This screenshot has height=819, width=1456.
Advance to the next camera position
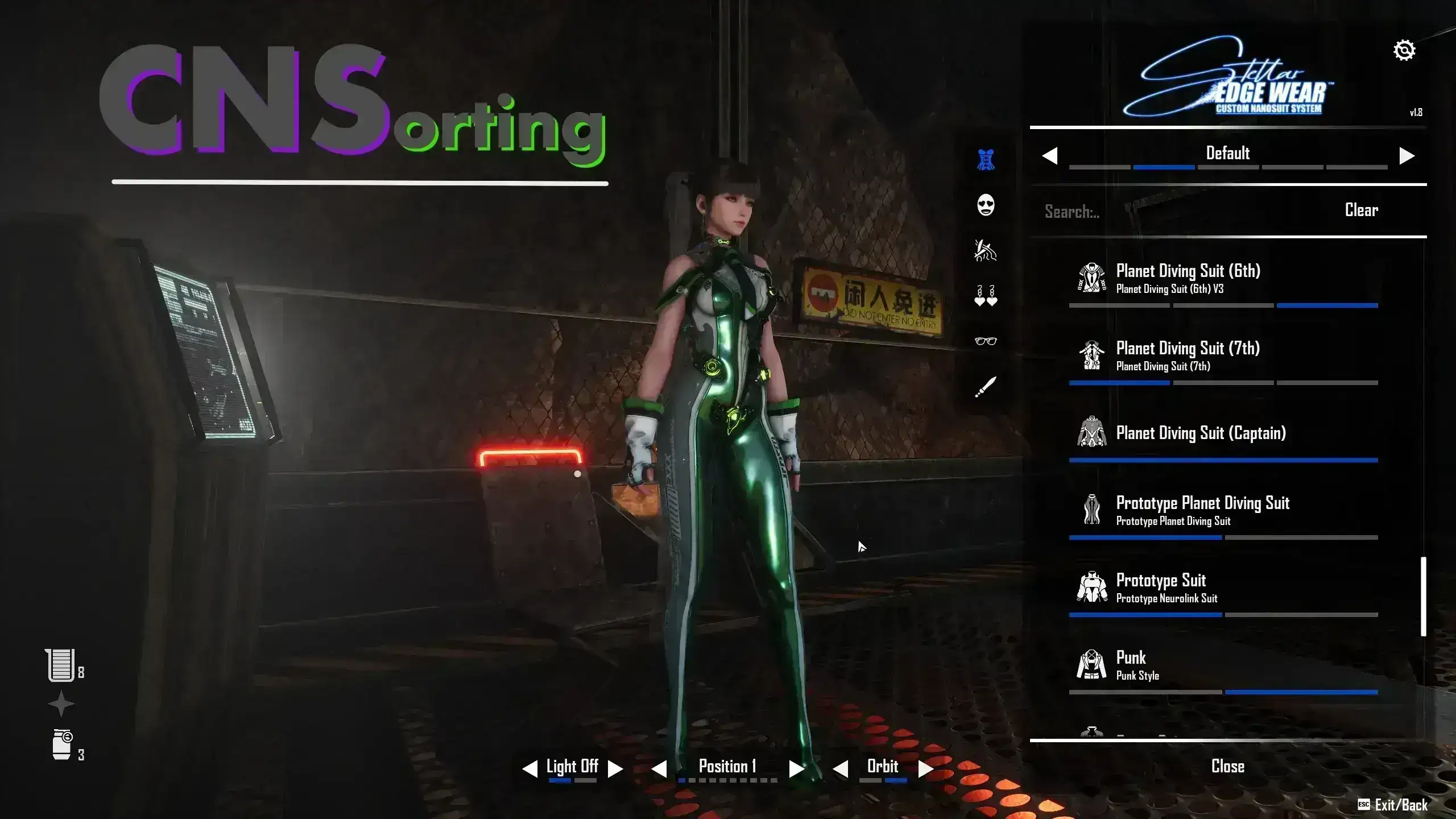pos(796,769)
